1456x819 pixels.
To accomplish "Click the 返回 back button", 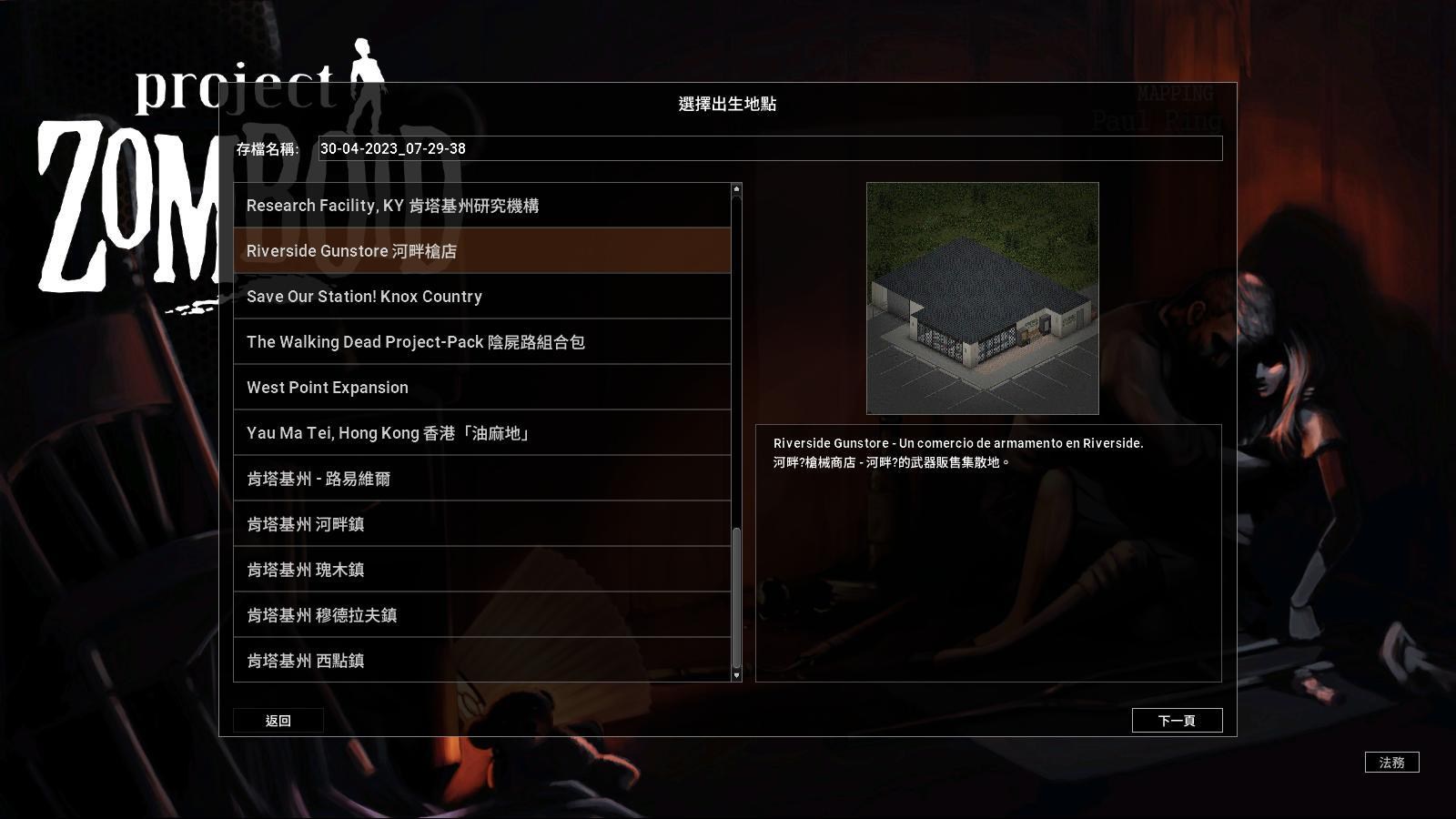I will coord(278,720).
